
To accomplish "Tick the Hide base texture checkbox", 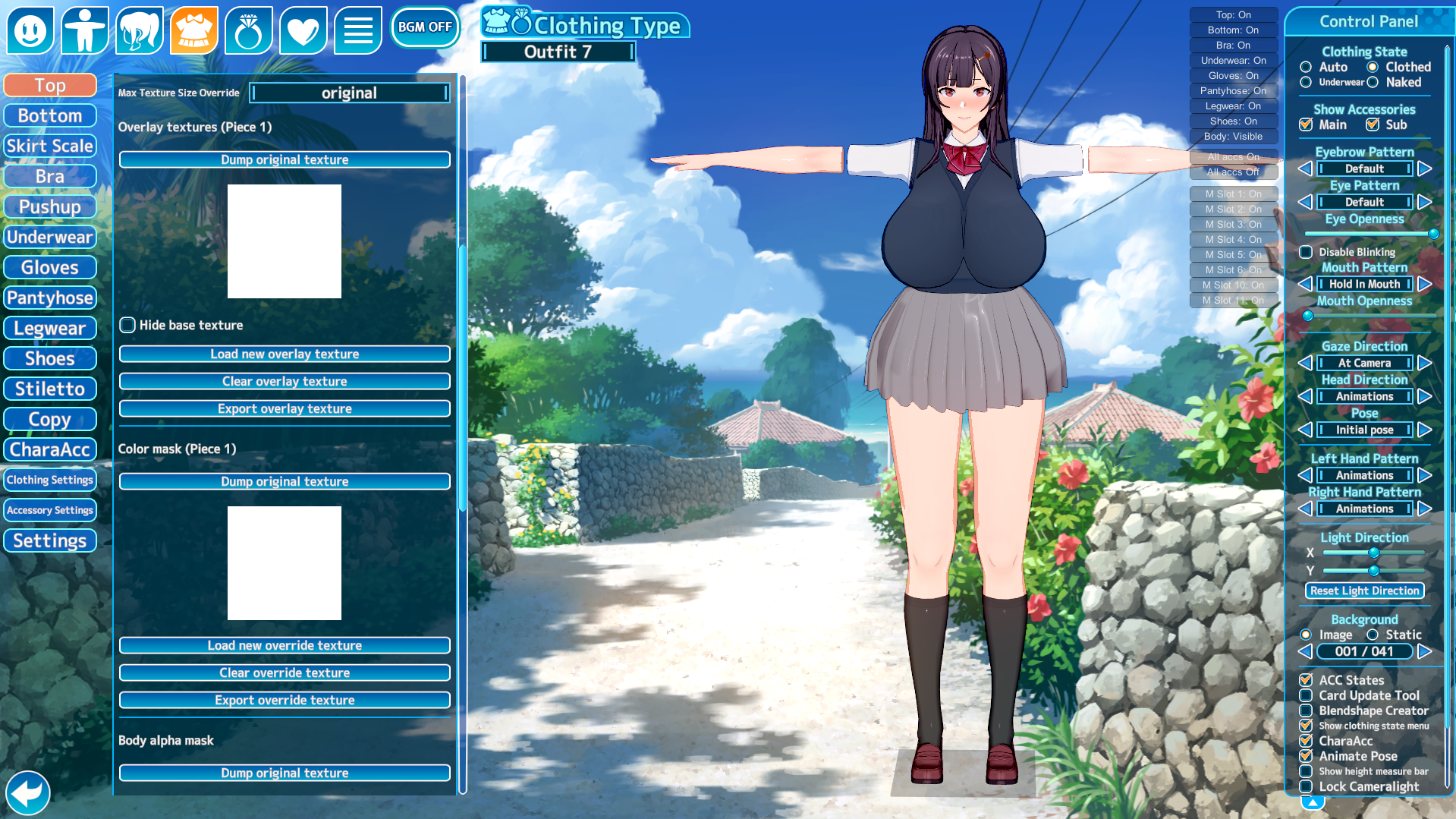I will (127, 325).
